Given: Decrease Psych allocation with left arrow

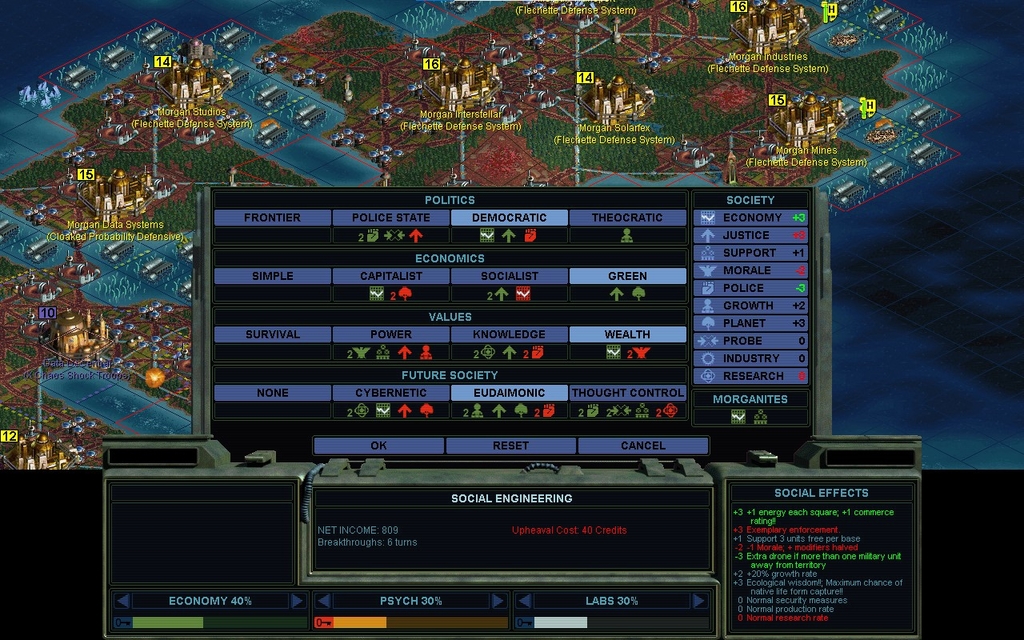Looking at the screenshot, I should tap(323, 601).
